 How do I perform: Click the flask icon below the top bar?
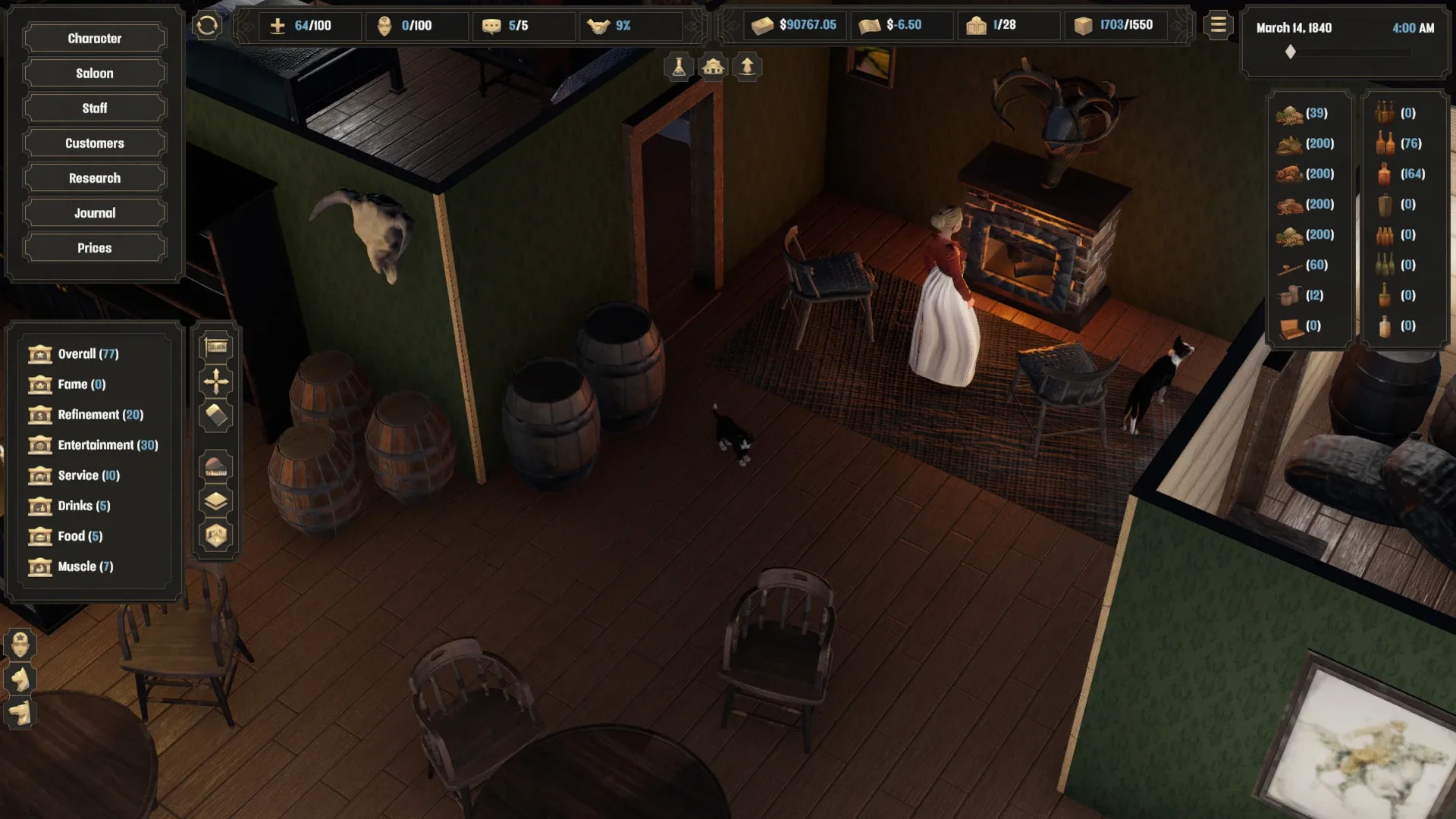[x=679, y=67]
